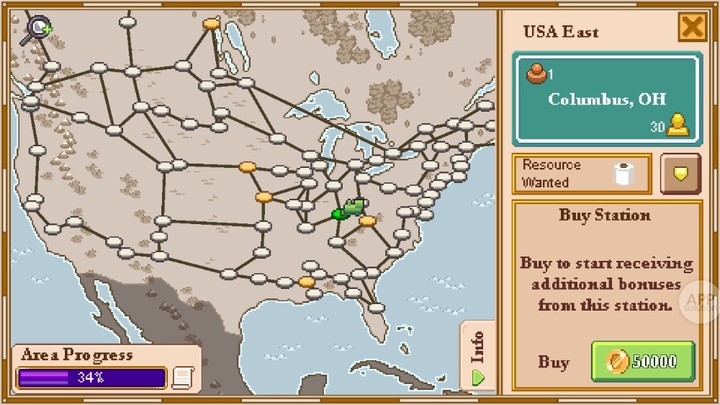Close the USA East station panel
Image resolution: width=720 pixels, height=405 pixels.
pyautogui.click(x=692, y=27)
